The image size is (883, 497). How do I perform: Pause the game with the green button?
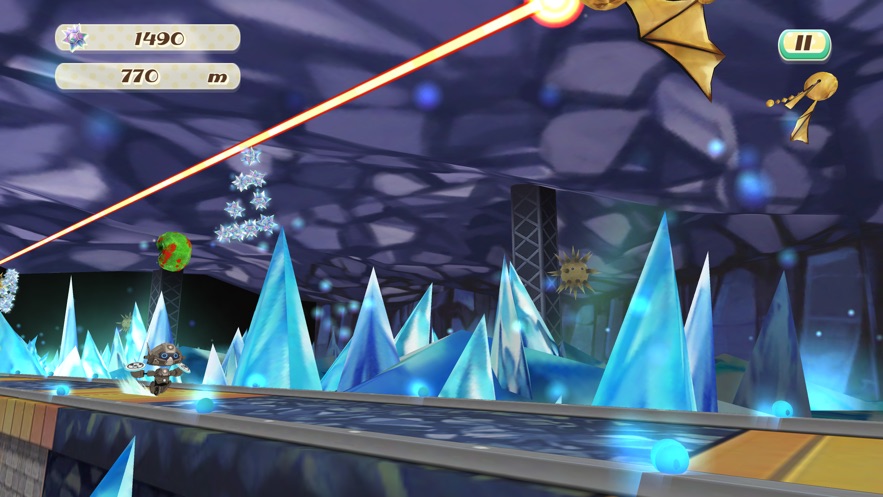click(804, 44)
